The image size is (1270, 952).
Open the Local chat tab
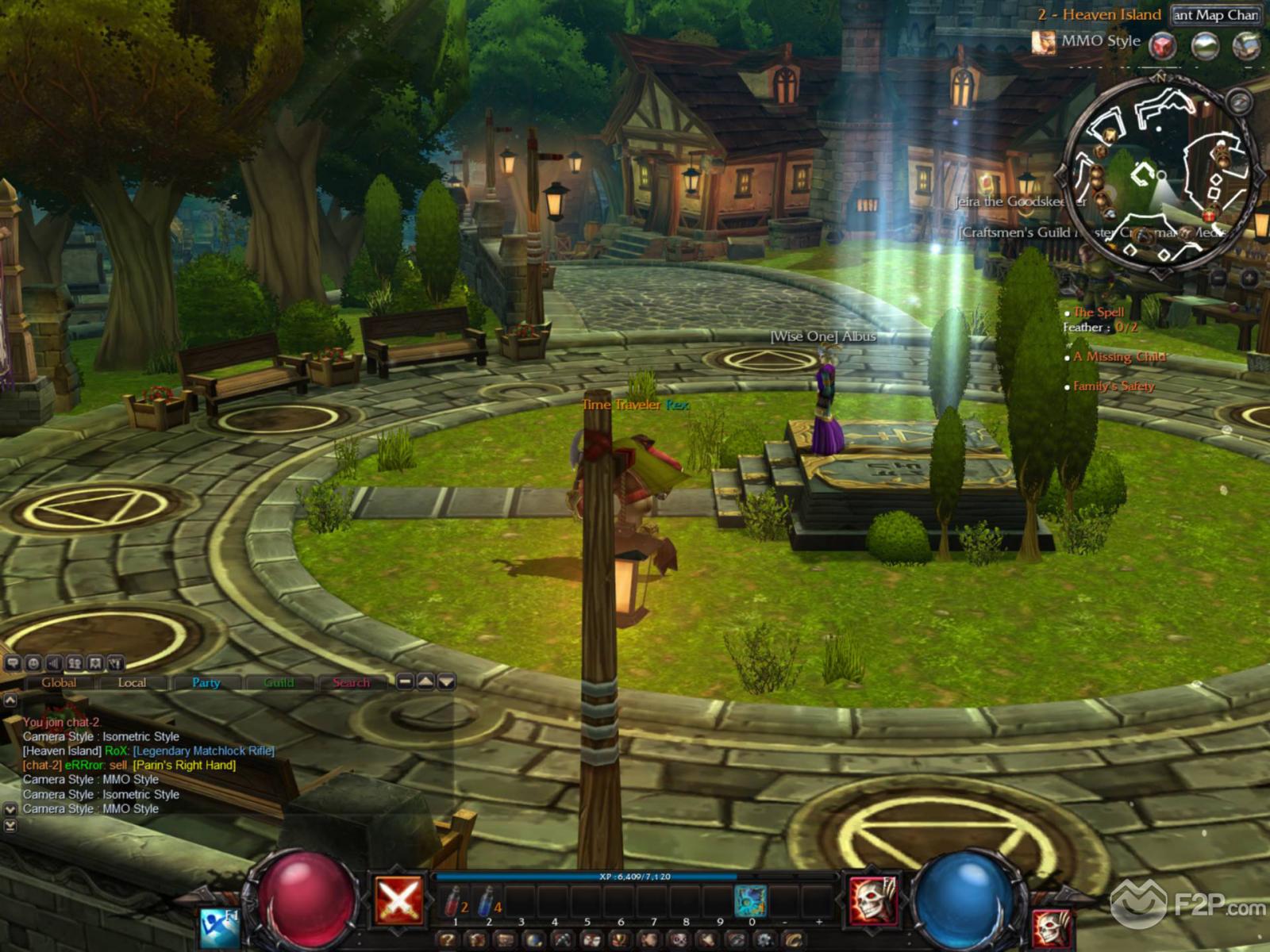132,682
